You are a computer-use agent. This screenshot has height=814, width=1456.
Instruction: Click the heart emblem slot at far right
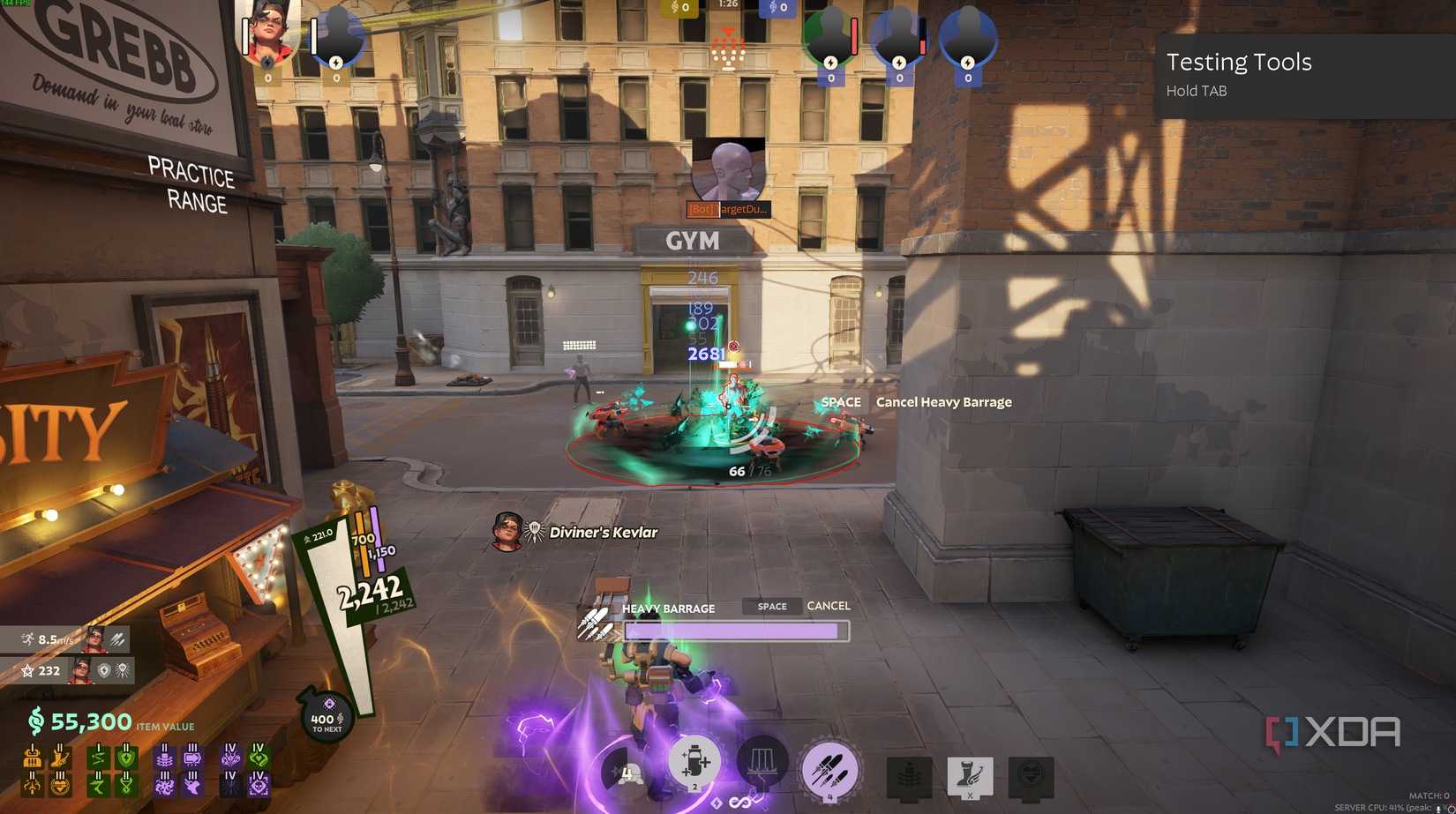click(1029, 776)
